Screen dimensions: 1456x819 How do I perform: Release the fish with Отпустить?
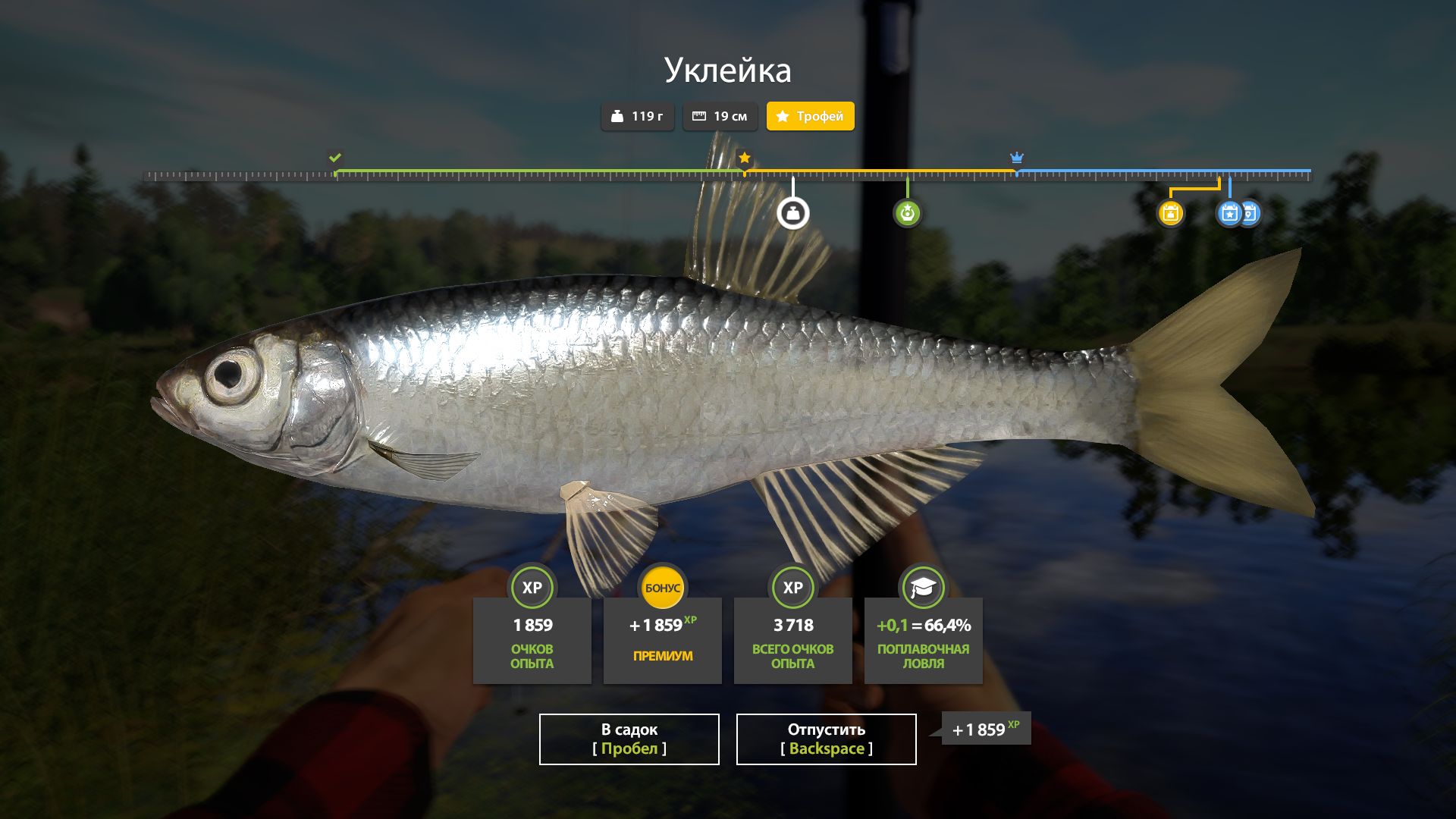point(826,739)
